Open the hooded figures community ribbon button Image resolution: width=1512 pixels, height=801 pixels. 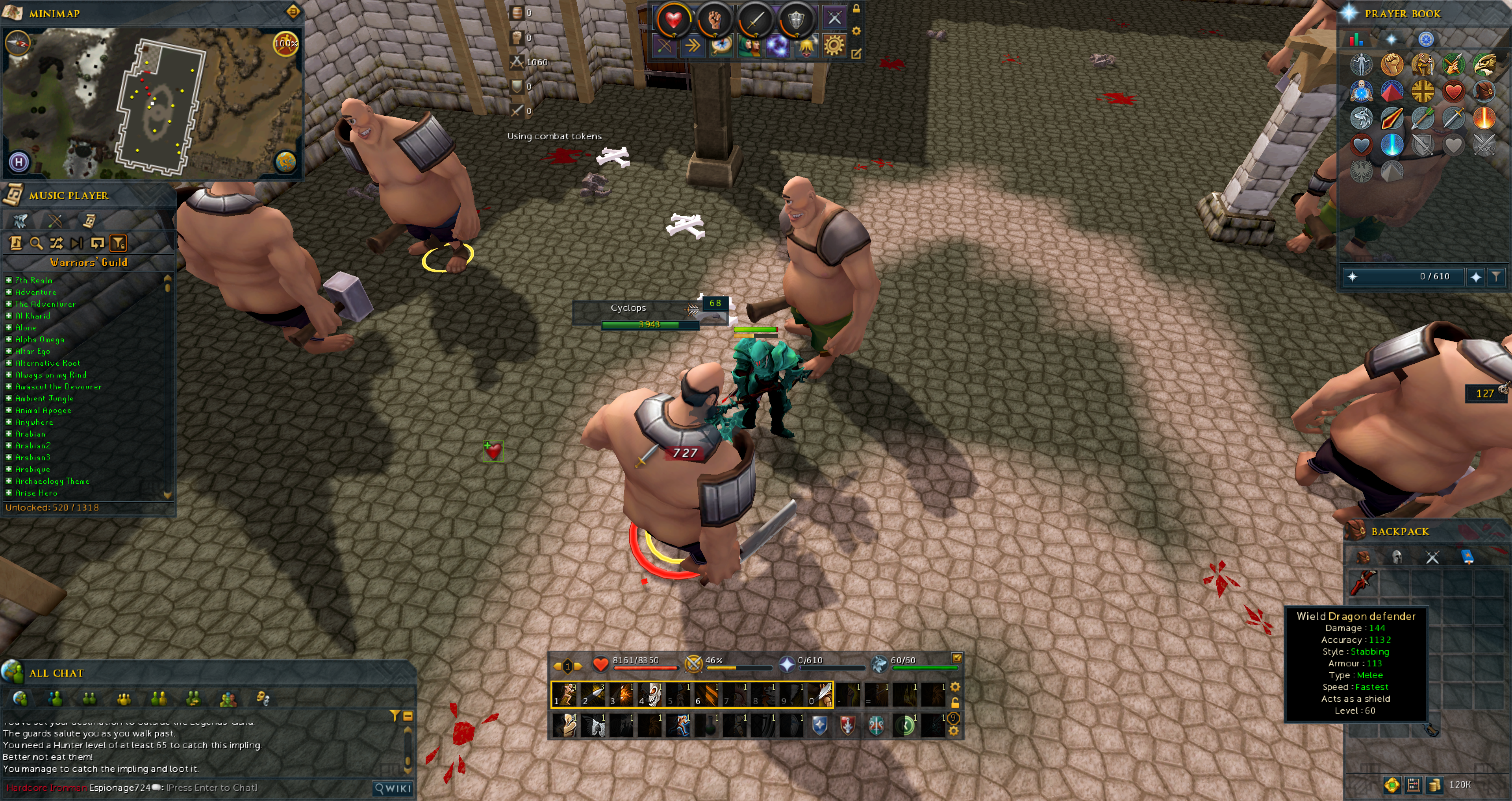pyautogui.click(x=749, y=45)
